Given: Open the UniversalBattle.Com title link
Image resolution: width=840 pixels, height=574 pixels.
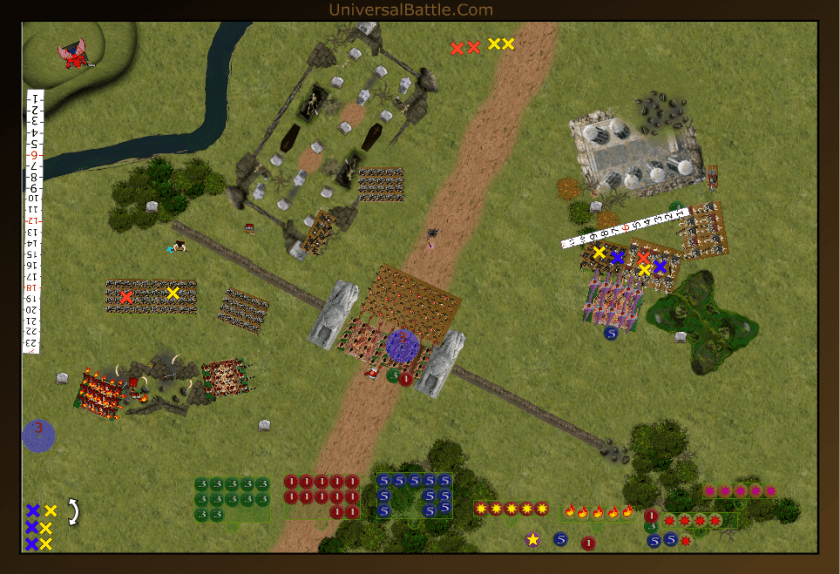Looking at the screenshot, I should (x=410, y=10).
